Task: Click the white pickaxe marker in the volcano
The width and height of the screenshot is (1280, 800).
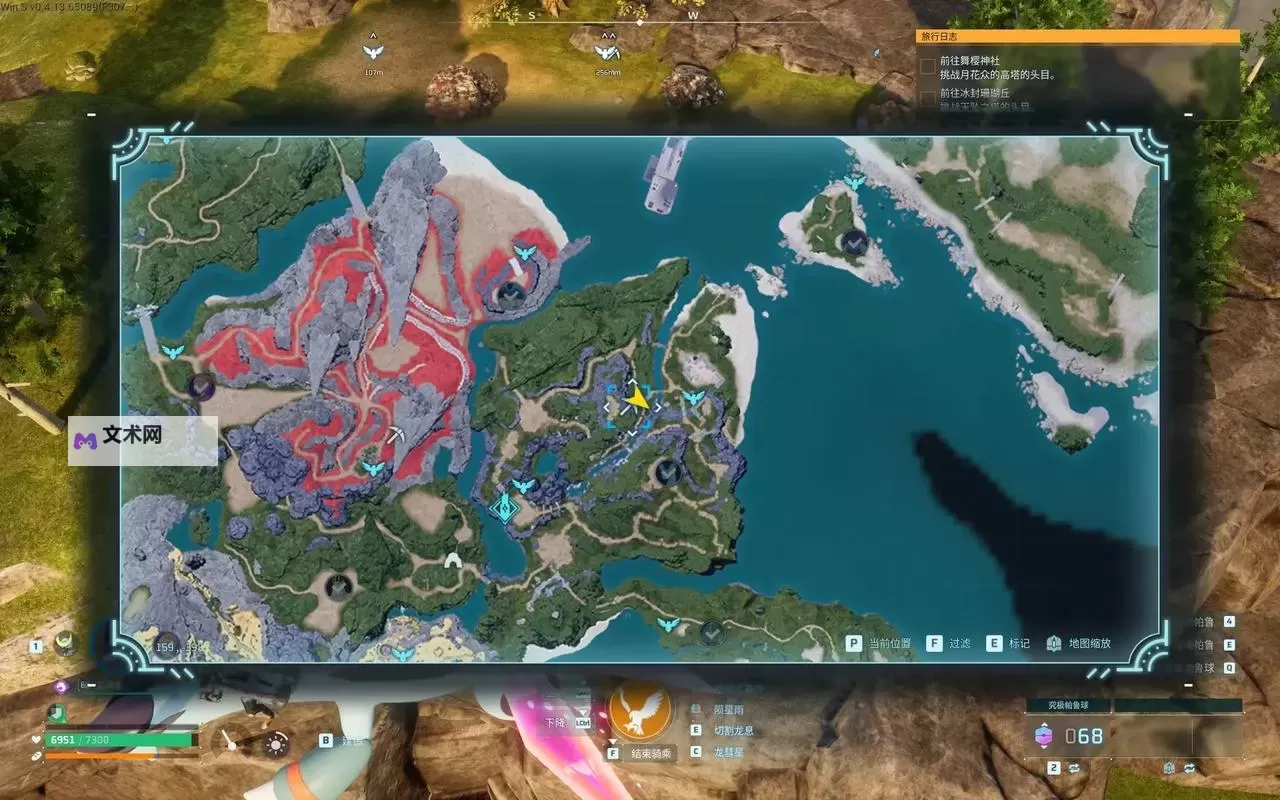Action: (397, 435)
